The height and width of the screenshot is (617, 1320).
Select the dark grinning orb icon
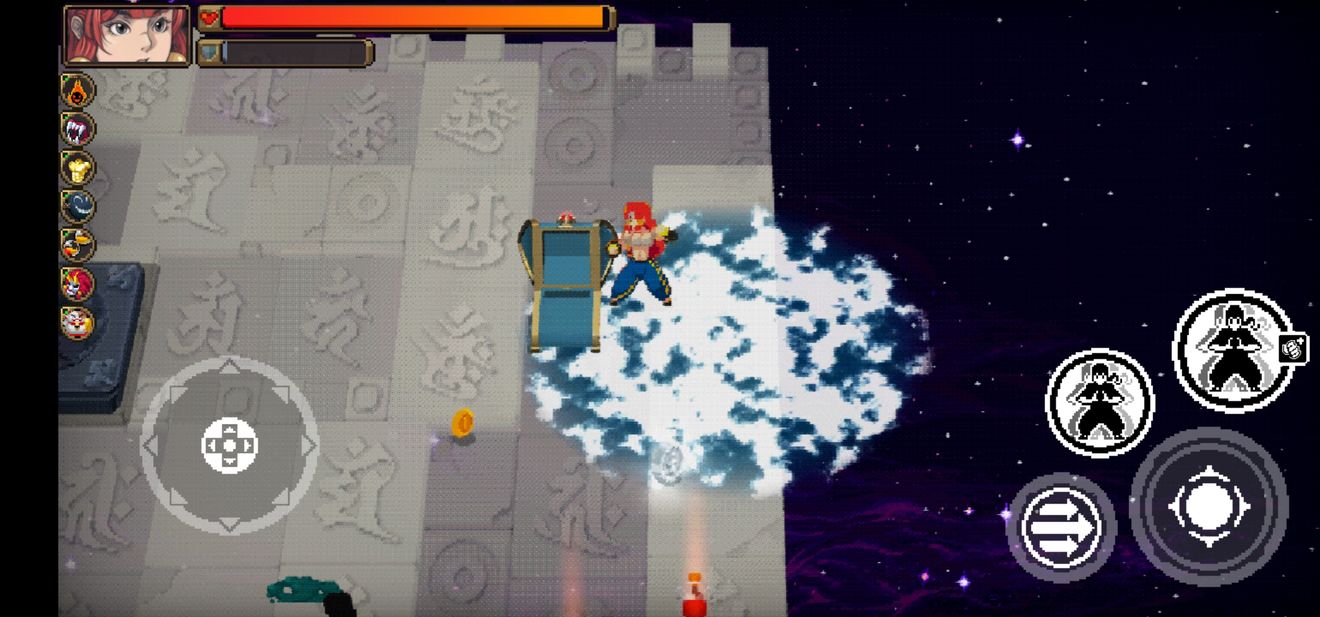tap(78, 206)
